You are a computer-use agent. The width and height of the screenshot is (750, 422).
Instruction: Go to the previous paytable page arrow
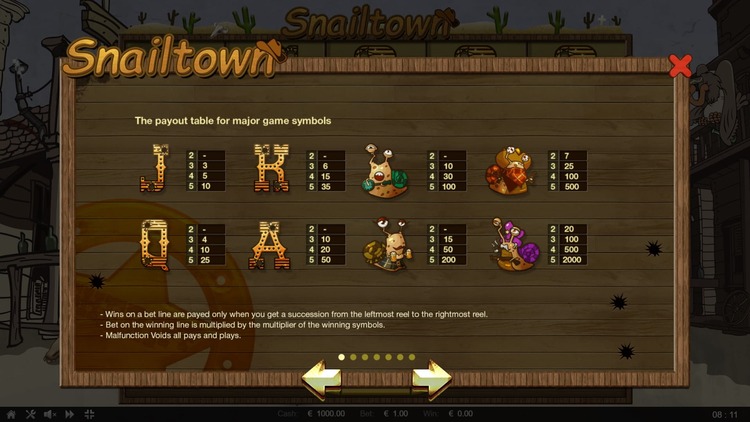pyautogui.click(x=322, y=380)
